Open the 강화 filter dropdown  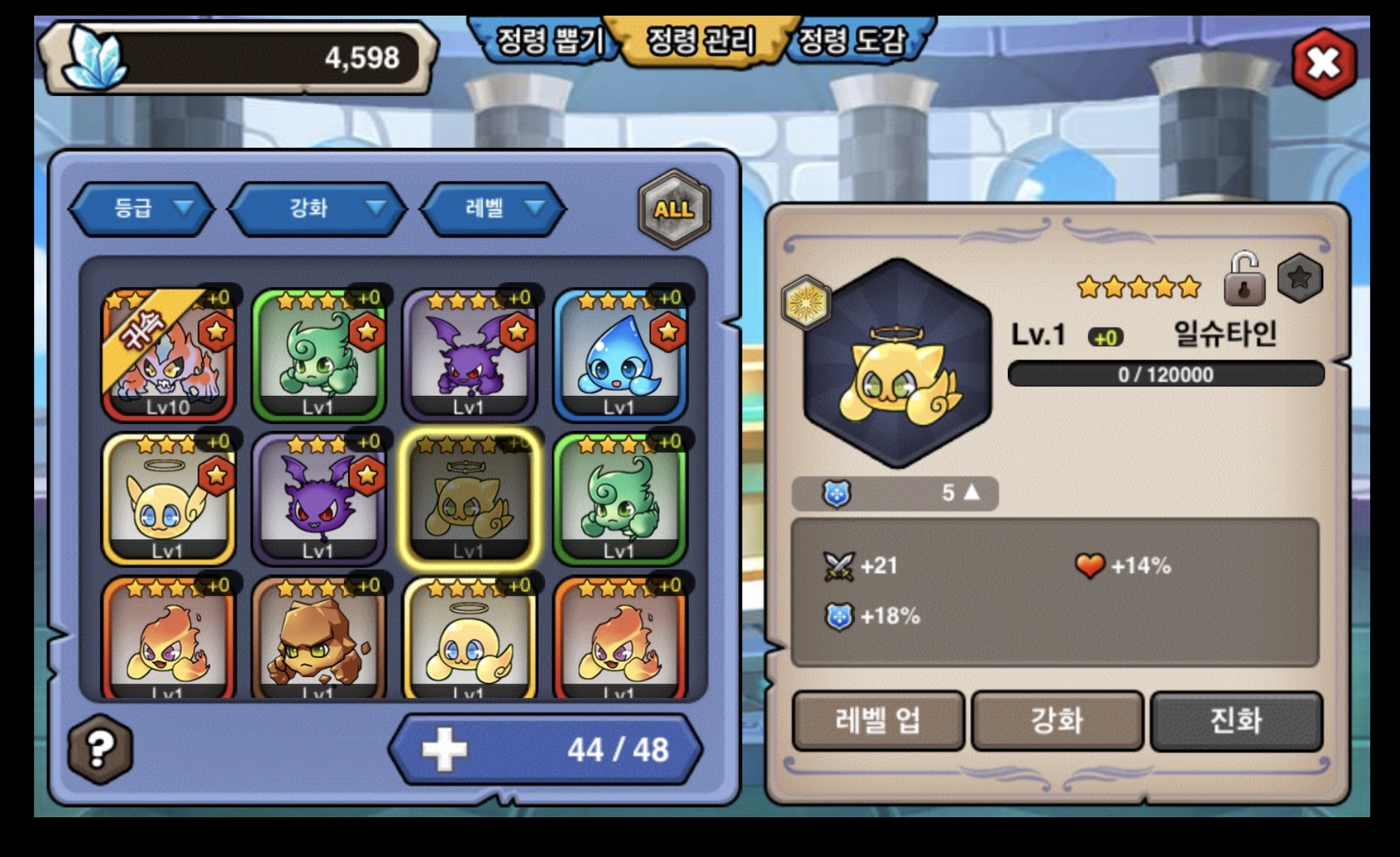(317, 208)
